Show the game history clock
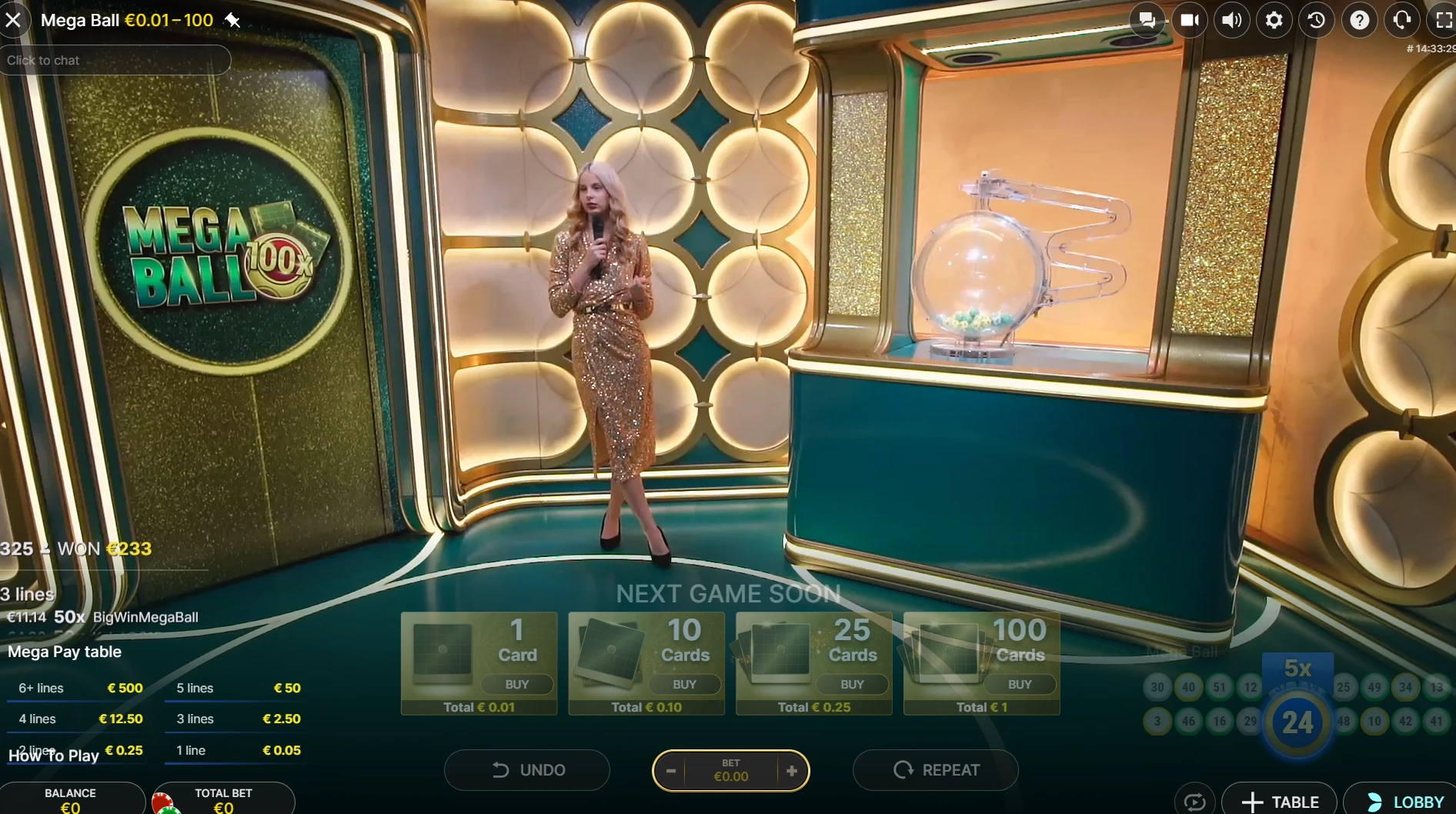This screenshot has width=1456, height=814. (1317, 20)
